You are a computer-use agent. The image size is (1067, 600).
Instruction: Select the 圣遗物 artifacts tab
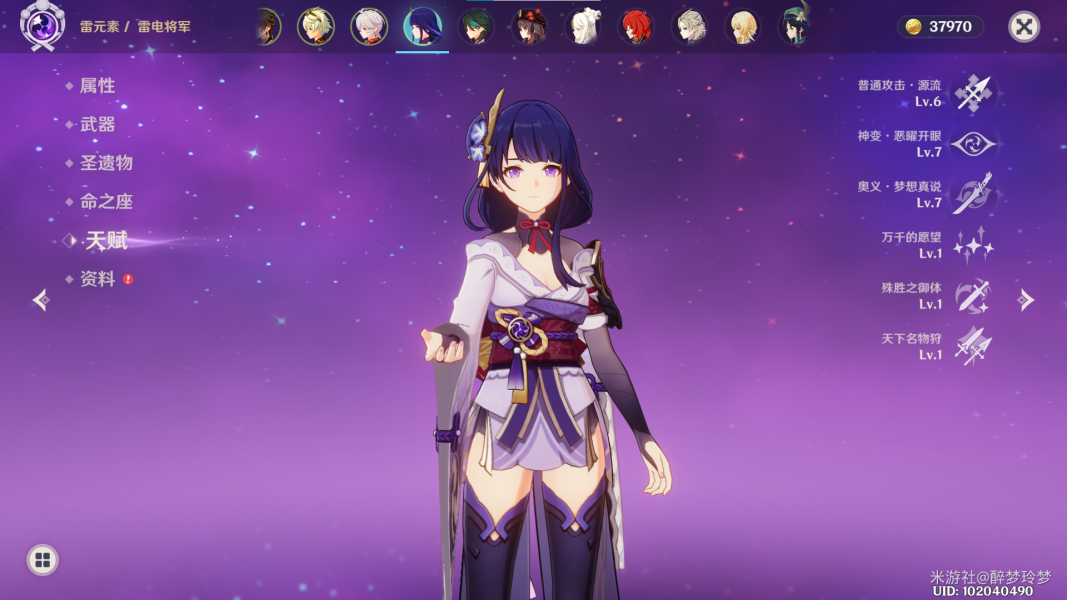pos(105,163)
